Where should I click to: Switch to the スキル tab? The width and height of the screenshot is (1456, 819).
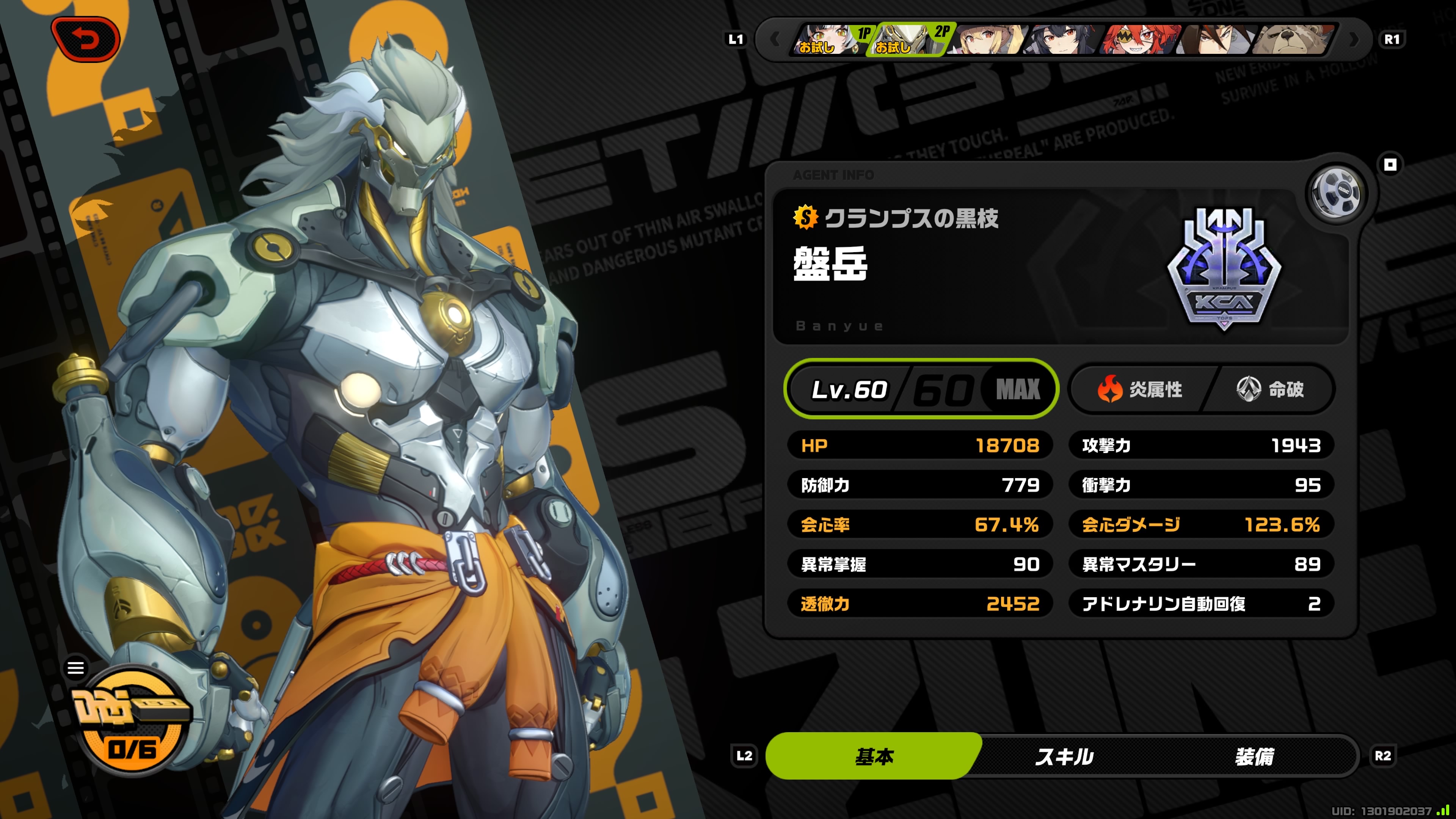point(1064,756)
